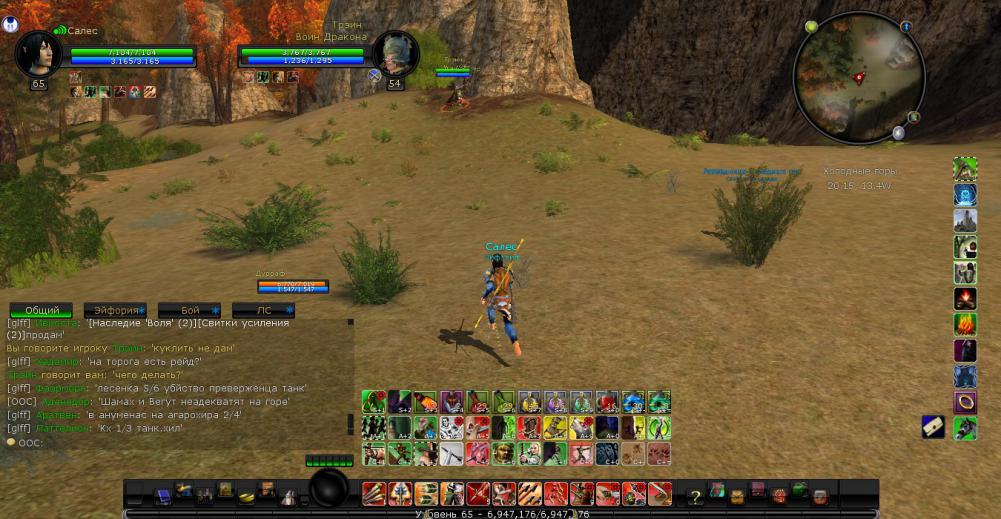
Task: Open the question mark help button
Action: click(x=695, y=496)
